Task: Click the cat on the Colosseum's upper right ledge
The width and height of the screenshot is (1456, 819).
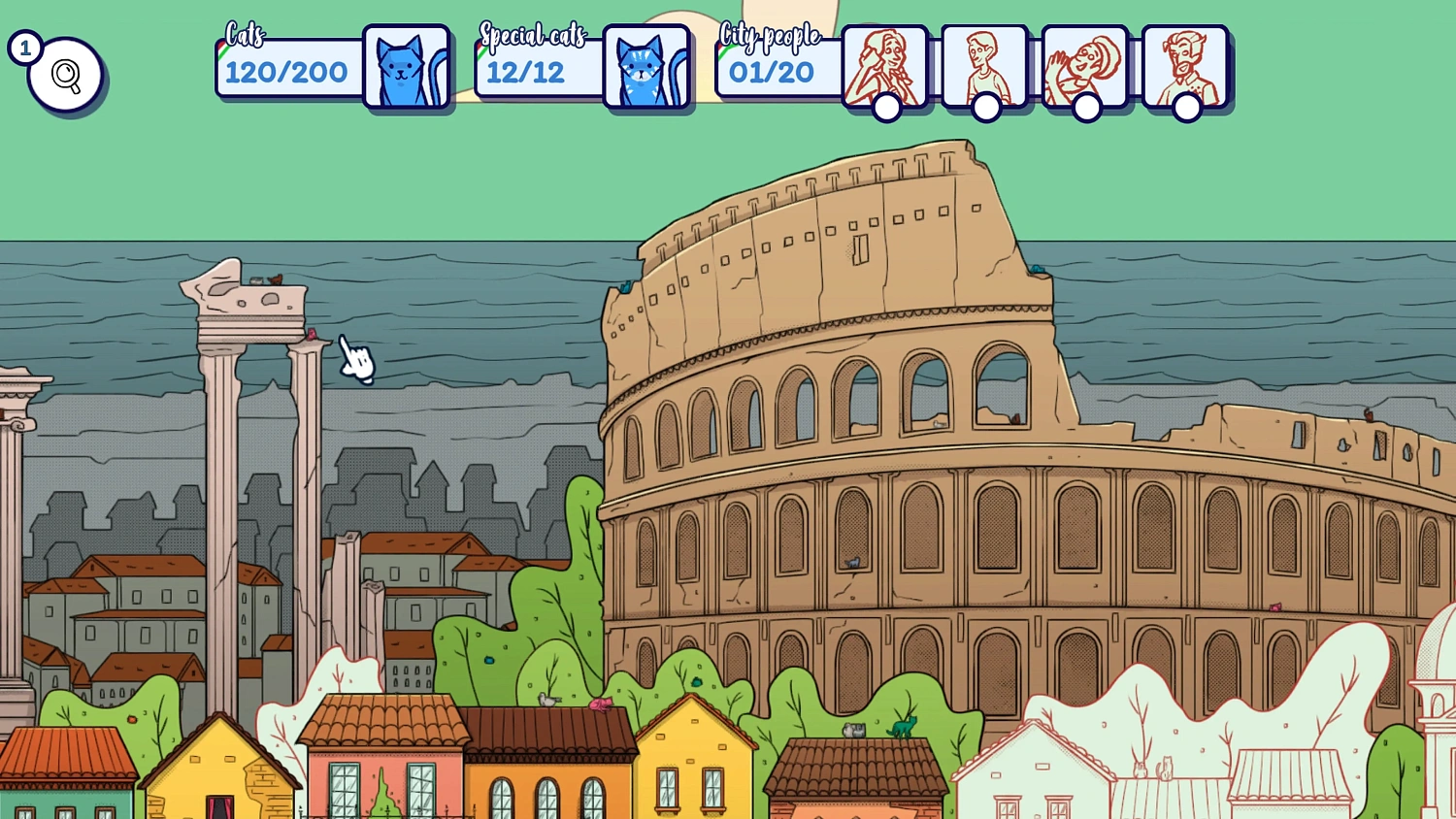Action: click(1369, 414)
